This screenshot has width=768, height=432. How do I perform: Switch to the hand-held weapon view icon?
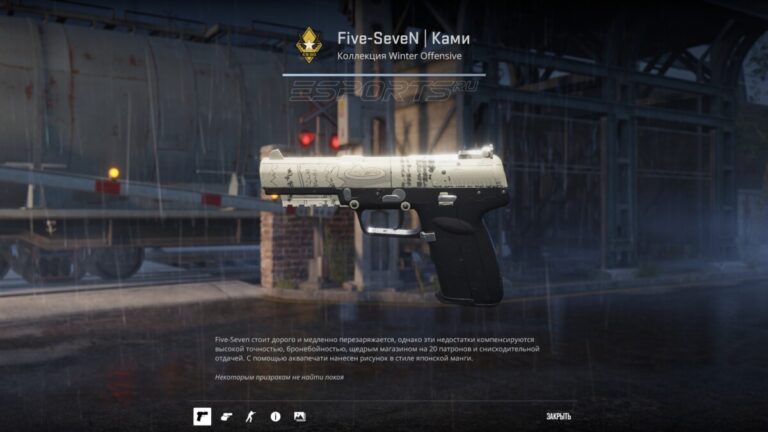tap(227, 415)
